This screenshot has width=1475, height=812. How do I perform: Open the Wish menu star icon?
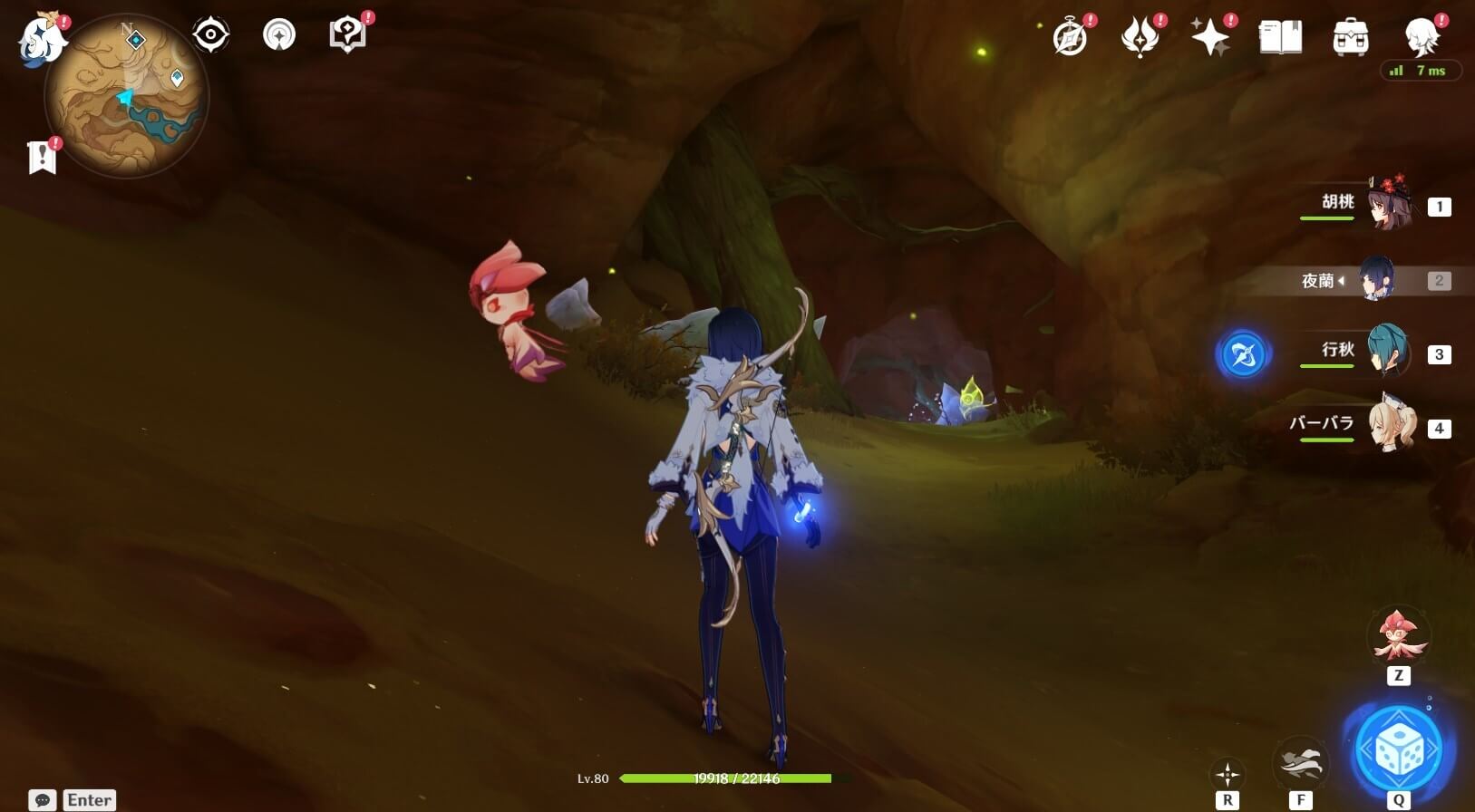click(1212, 36)
